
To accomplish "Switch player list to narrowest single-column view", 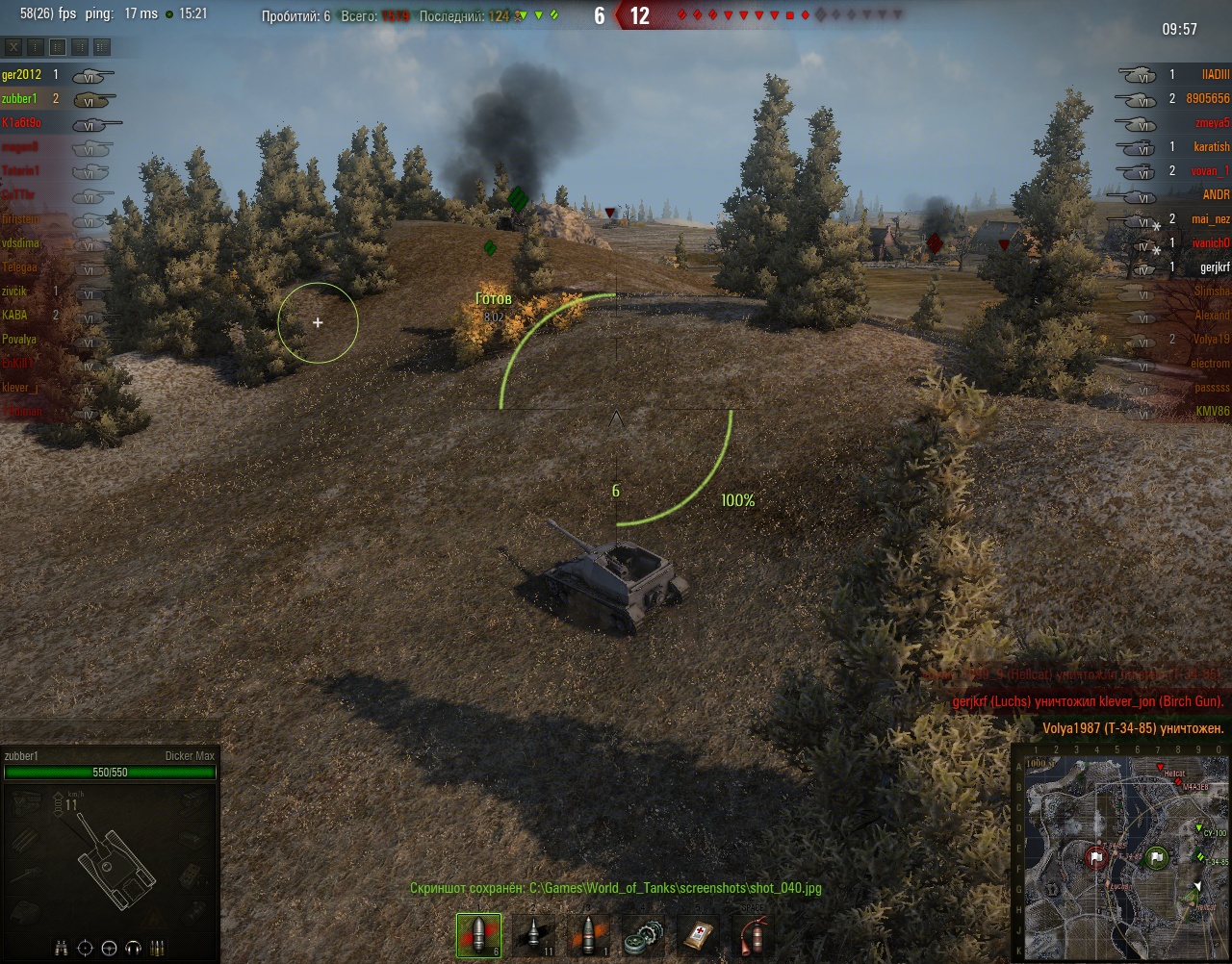I will [x=36, y=47].
